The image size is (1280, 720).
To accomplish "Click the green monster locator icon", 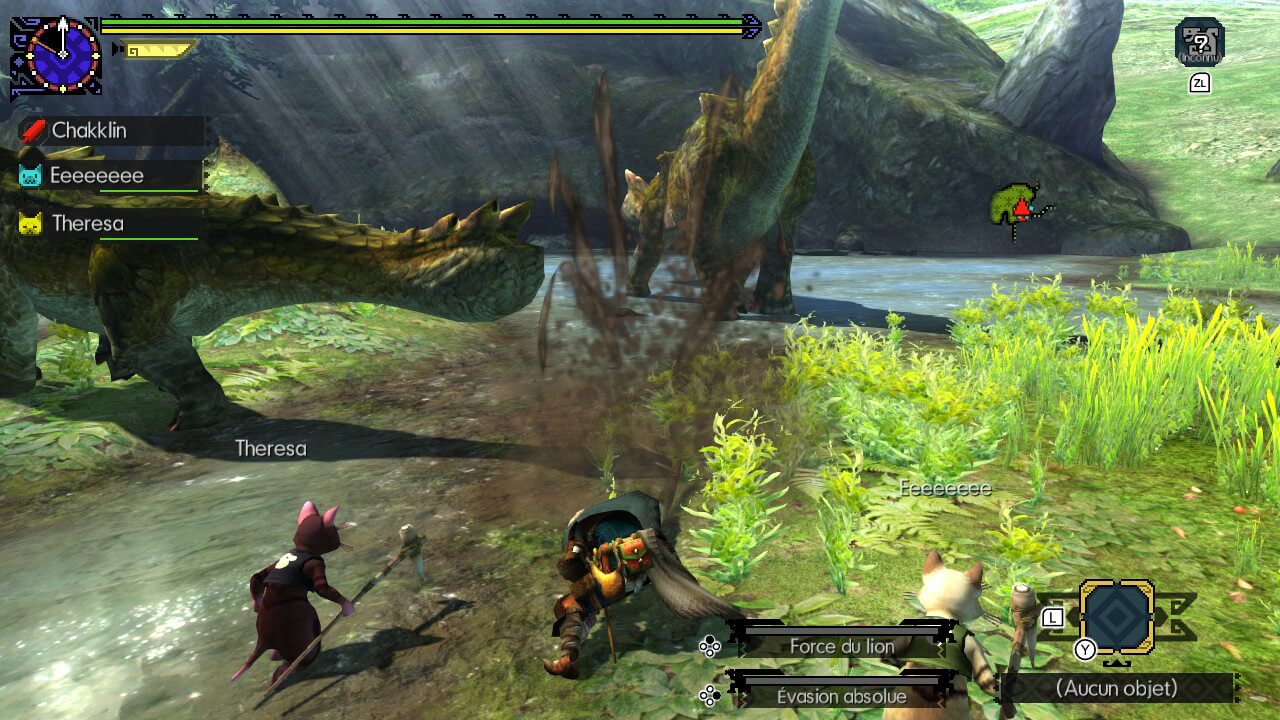I will 1016,207.
